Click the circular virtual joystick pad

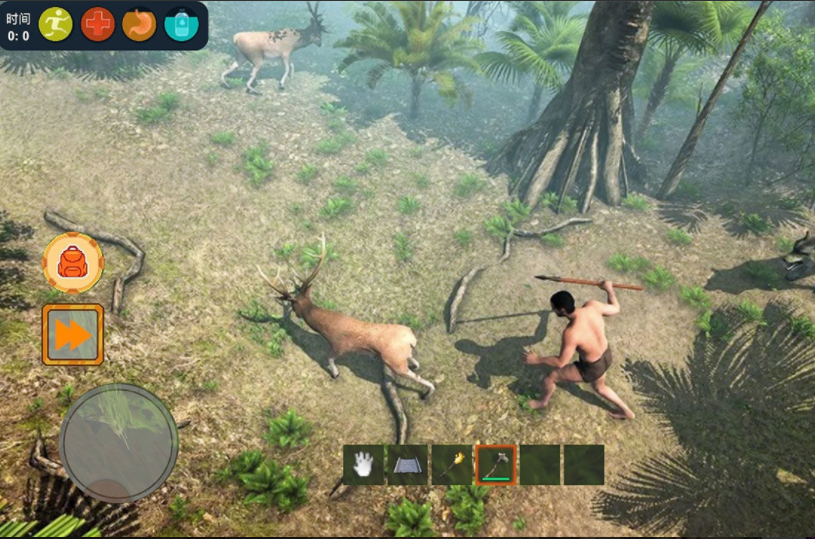click(x=118, y=443)
